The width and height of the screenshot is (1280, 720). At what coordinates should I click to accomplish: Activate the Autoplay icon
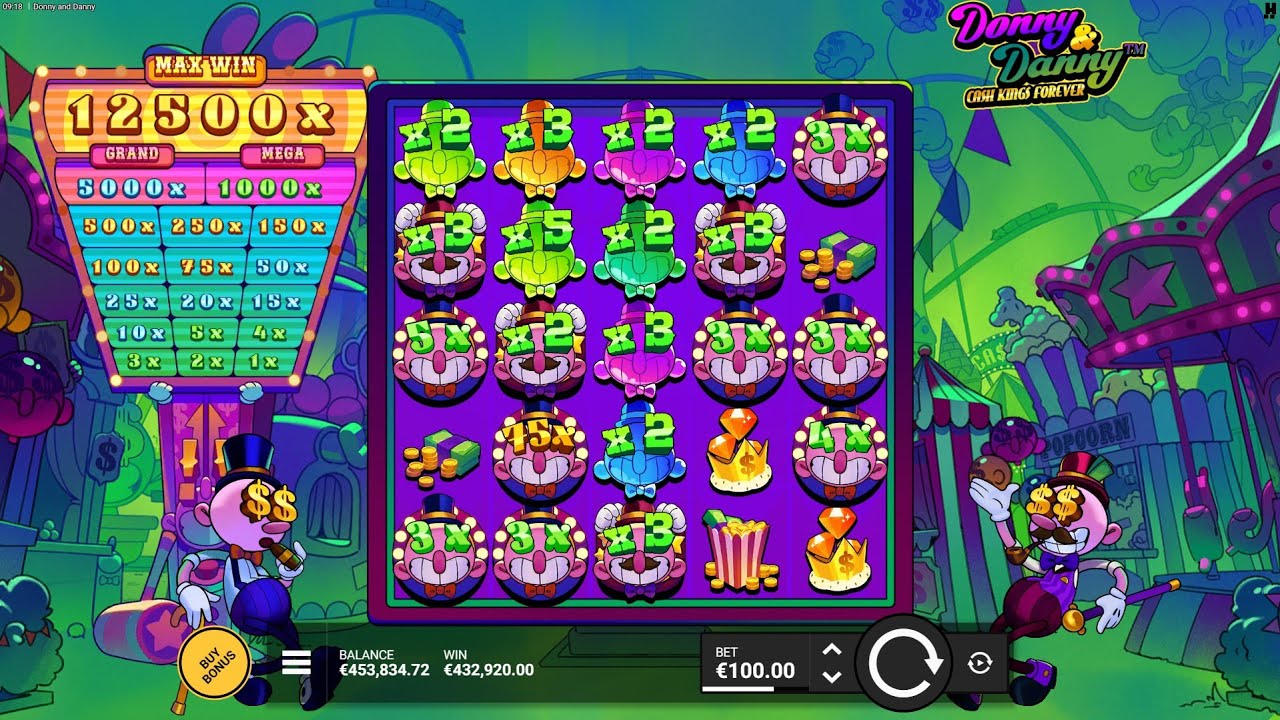coord(979,662)
